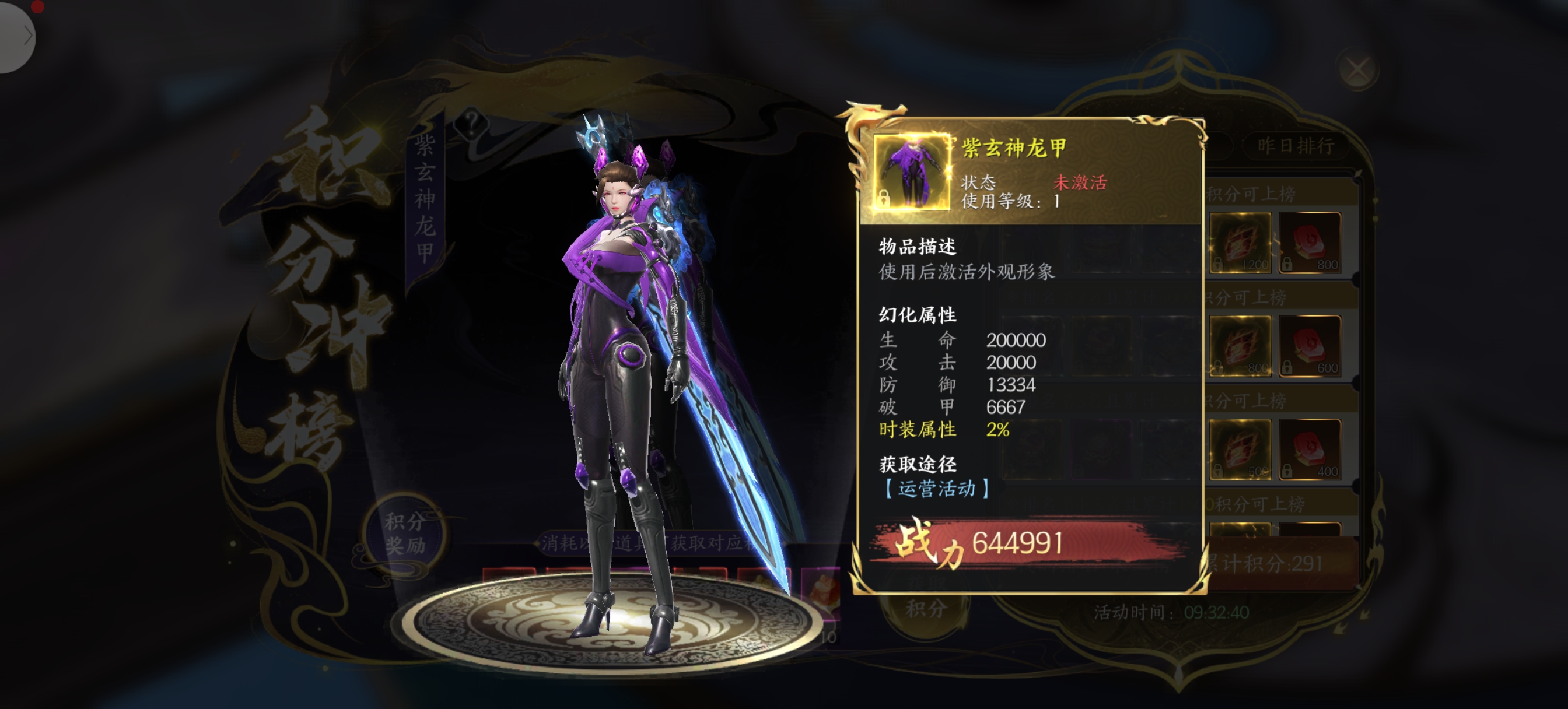Click the round 积分 button
This screenshot has width=1568, height=709.
[x=925, y=609]
